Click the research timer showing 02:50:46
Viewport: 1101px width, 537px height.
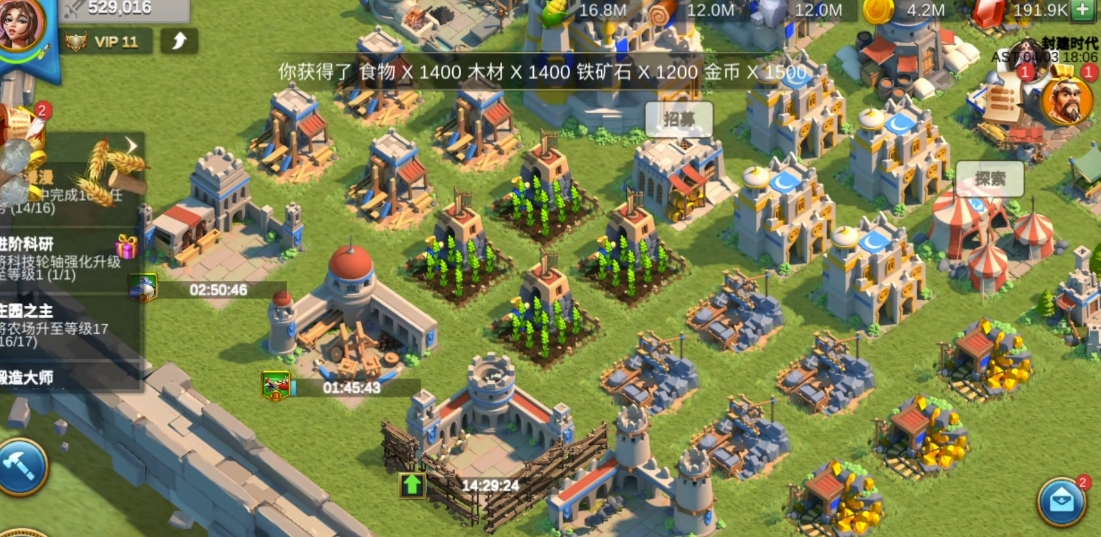click(217, 290)
